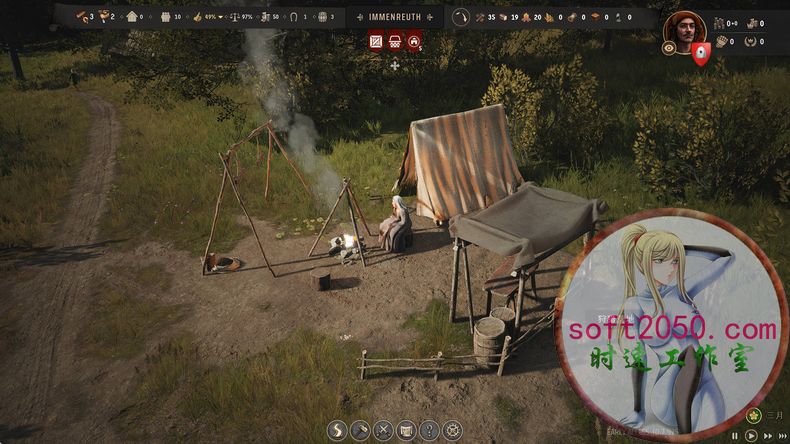This screenshot has width=790, height=444.
Task: Set game to normal play speed
Action: pos(751,436)
